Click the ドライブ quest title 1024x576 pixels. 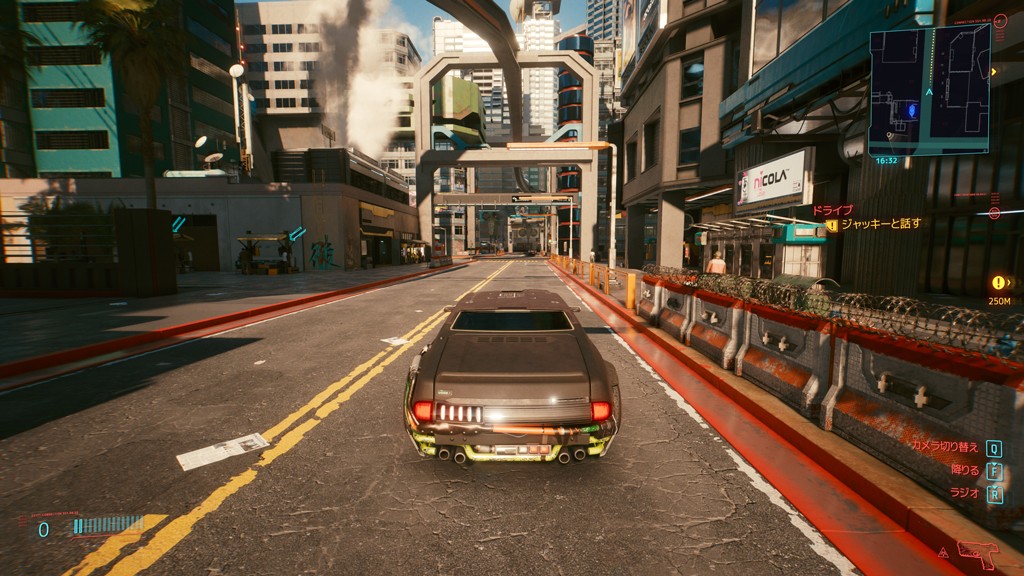pyautogui.click(x=831, y=210)
